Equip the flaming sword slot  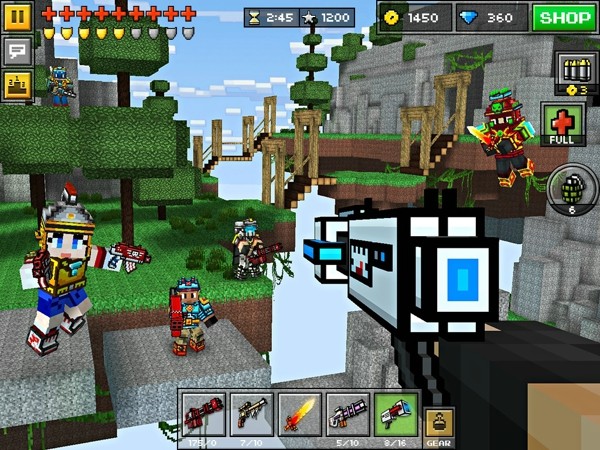pyautogui.click(x=299, y=415)
